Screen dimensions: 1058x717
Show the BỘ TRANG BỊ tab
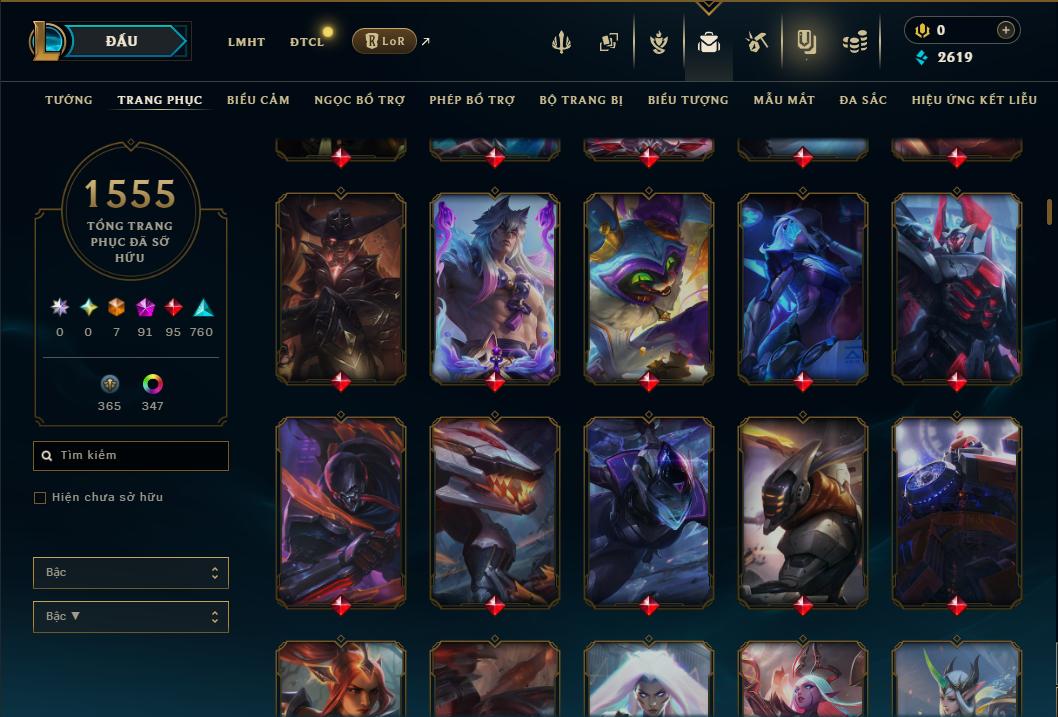coord(581,100)
